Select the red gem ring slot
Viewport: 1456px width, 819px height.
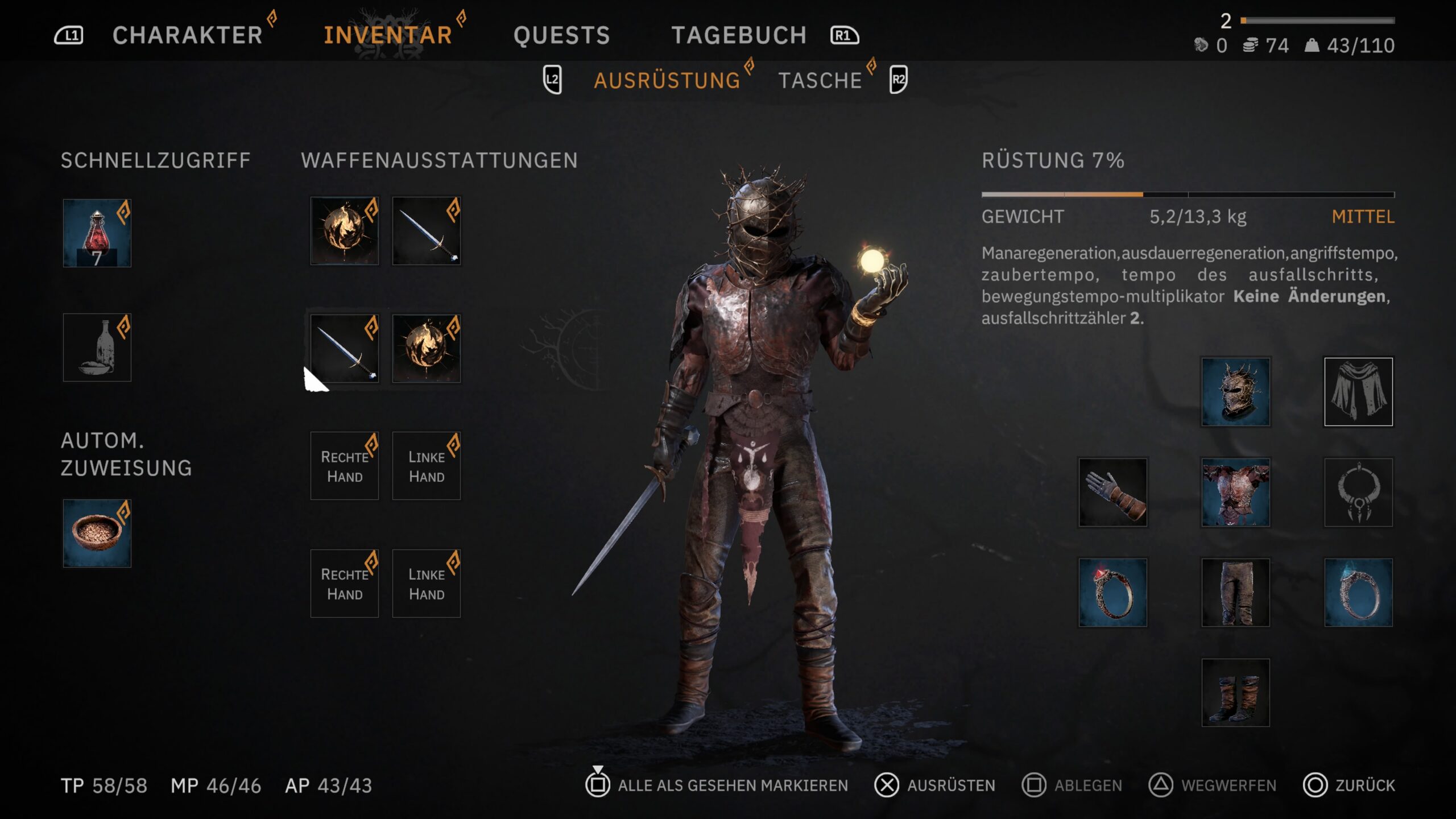[1113, 593]
